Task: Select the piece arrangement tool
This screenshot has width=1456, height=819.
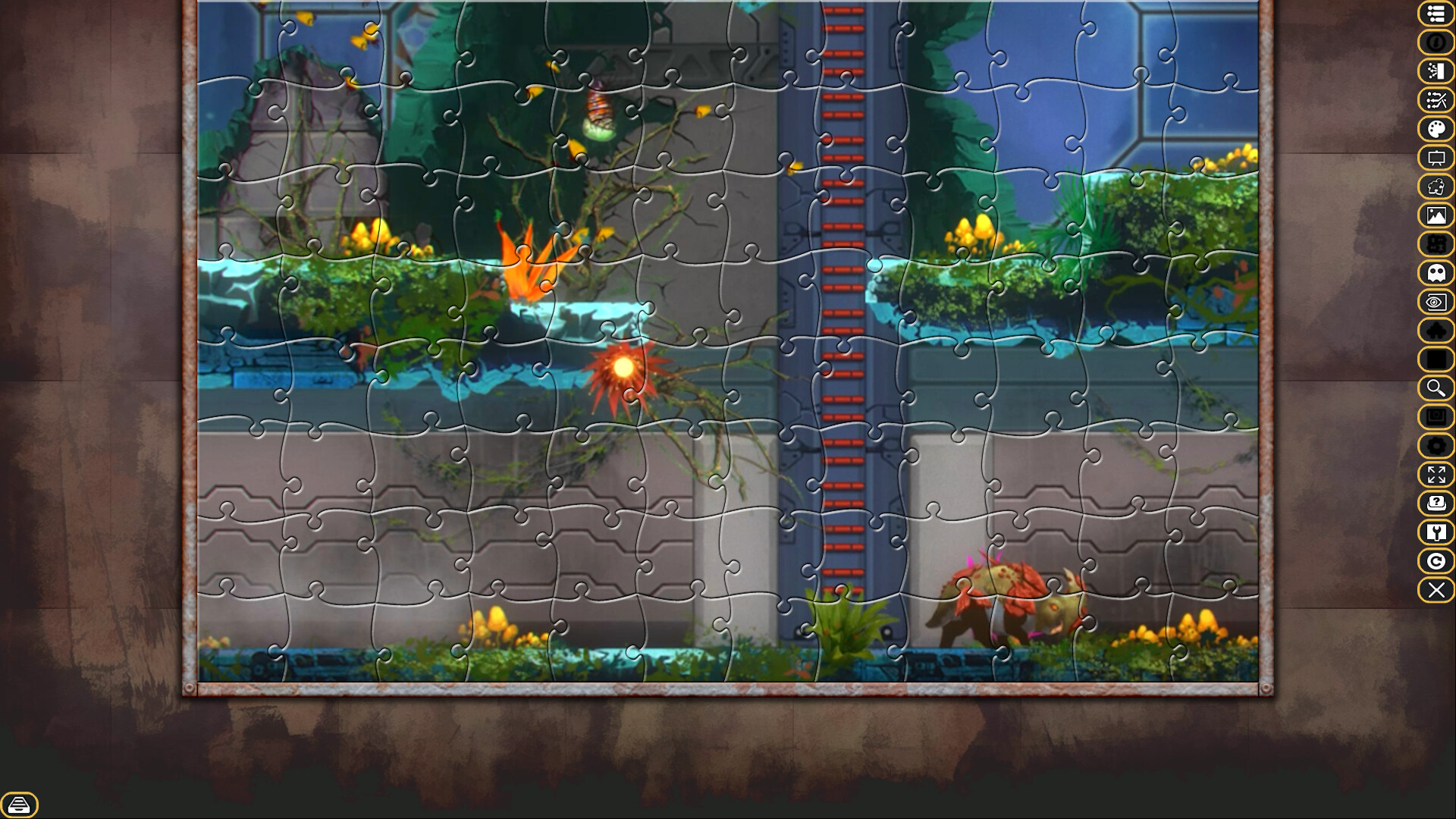Action: 1436,101
